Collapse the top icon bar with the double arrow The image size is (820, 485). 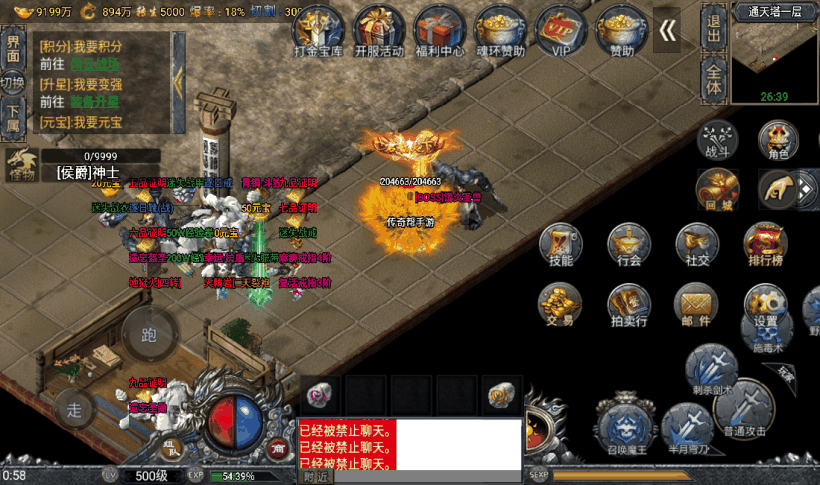667,31
